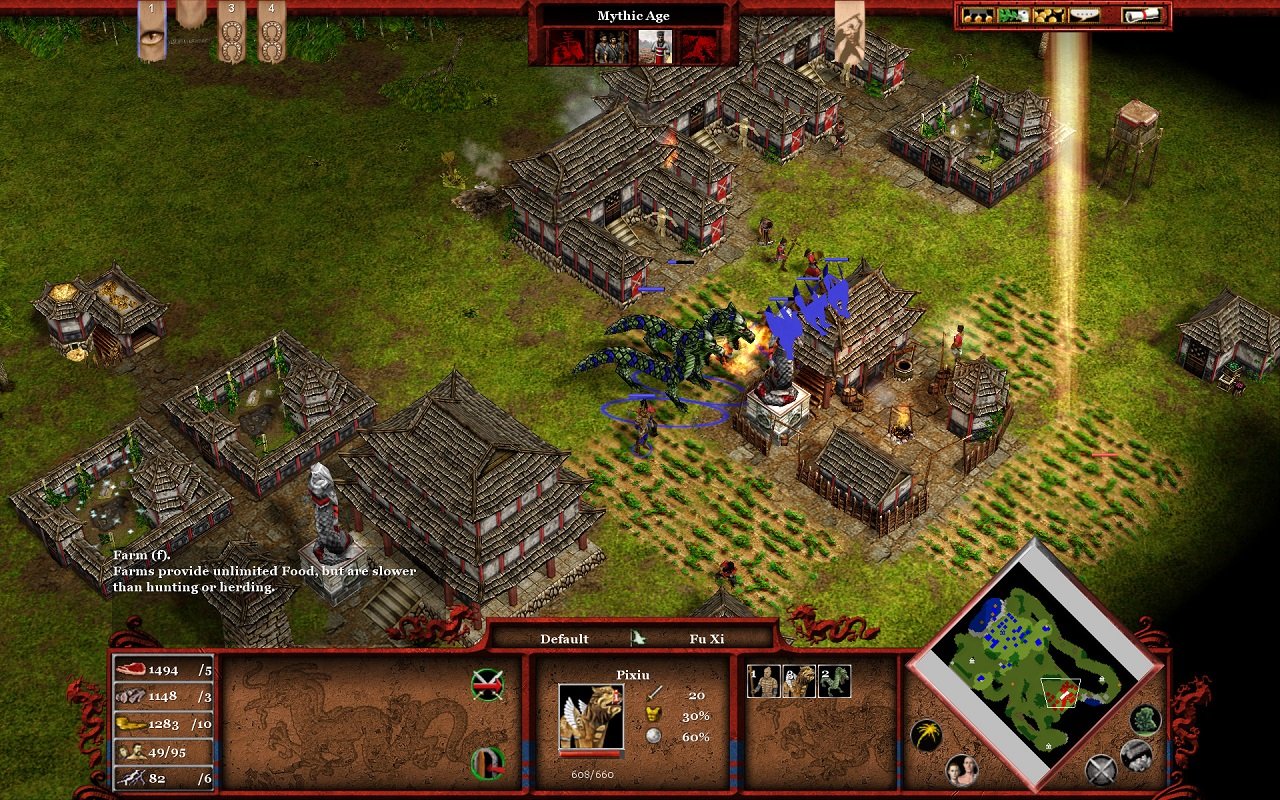The height and width of the screenshot is (800, 1280).
Task: Click the meat icon beside the food count
Action: point(132,668)
